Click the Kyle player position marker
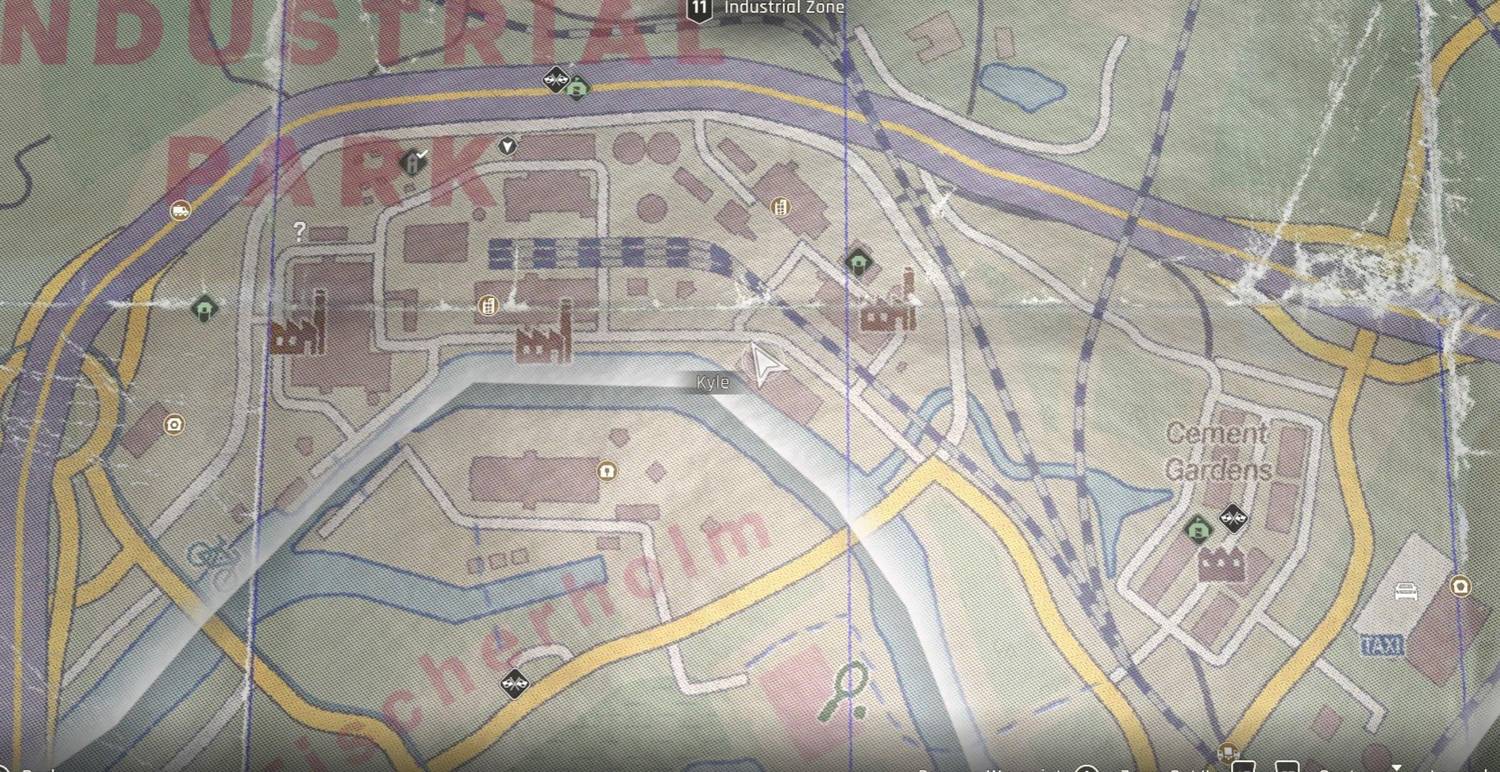 765,366
